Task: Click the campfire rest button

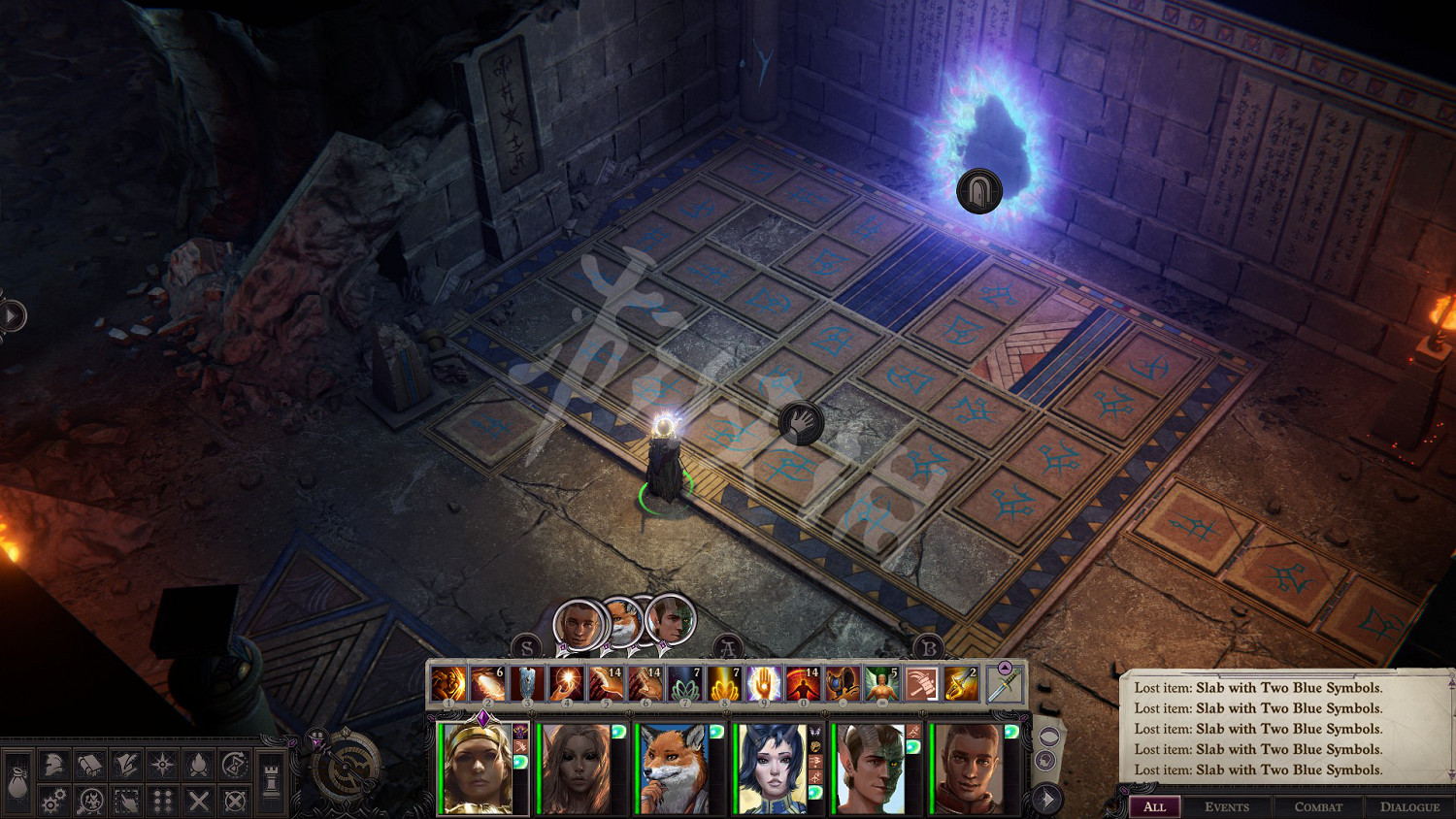Action: pos(198,765)
